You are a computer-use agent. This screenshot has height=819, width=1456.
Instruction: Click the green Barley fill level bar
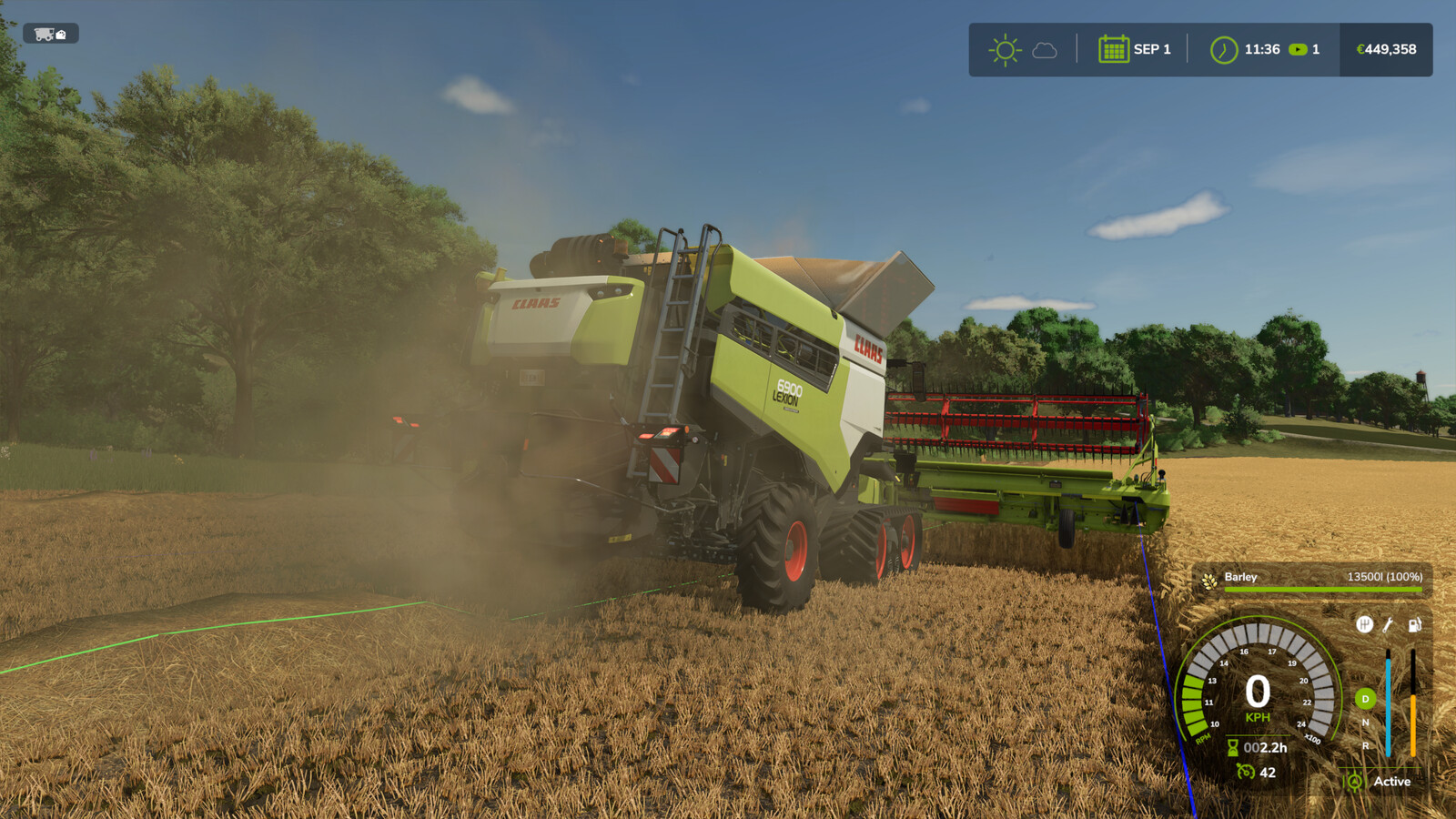[x=1323, y=590]
